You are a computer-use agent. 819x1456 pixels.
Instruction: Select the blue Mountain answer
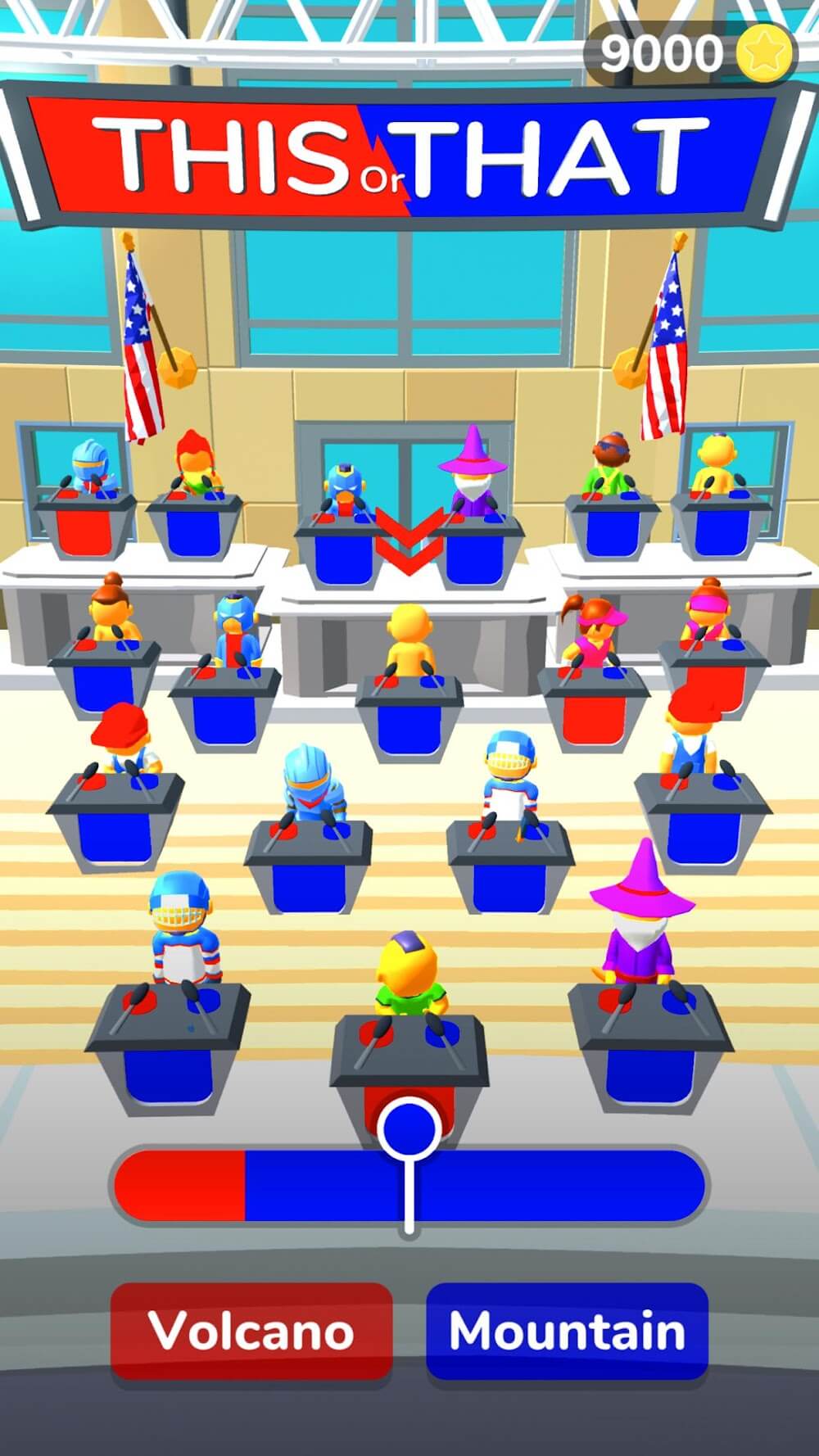(x=567, y=1331)
